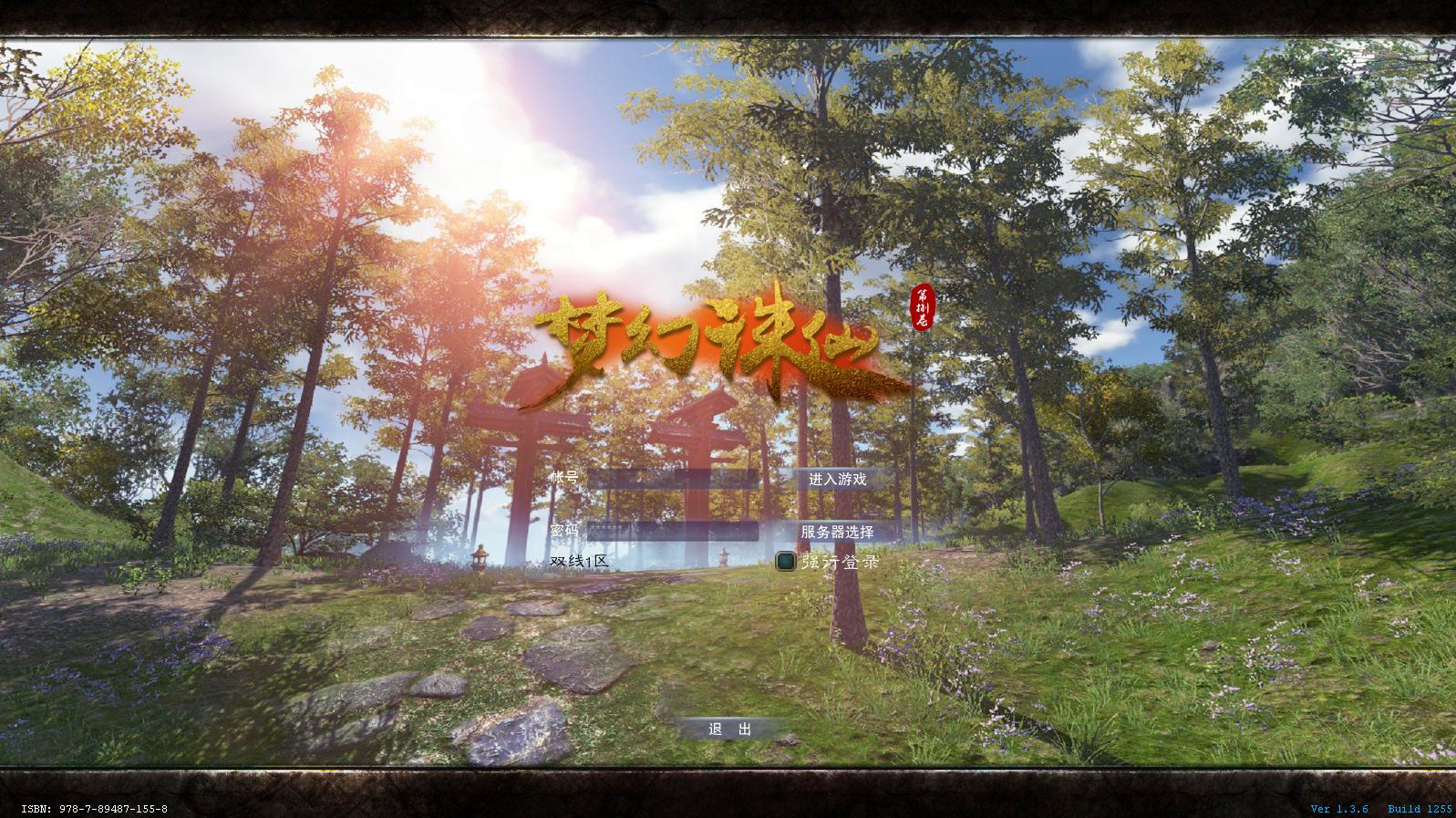The width and height of the screenshot is (1456, 818).
Task: Click the ISBN 978-7-89487-155-8 text
Action: pyautogui.click(x=95, y=807)
